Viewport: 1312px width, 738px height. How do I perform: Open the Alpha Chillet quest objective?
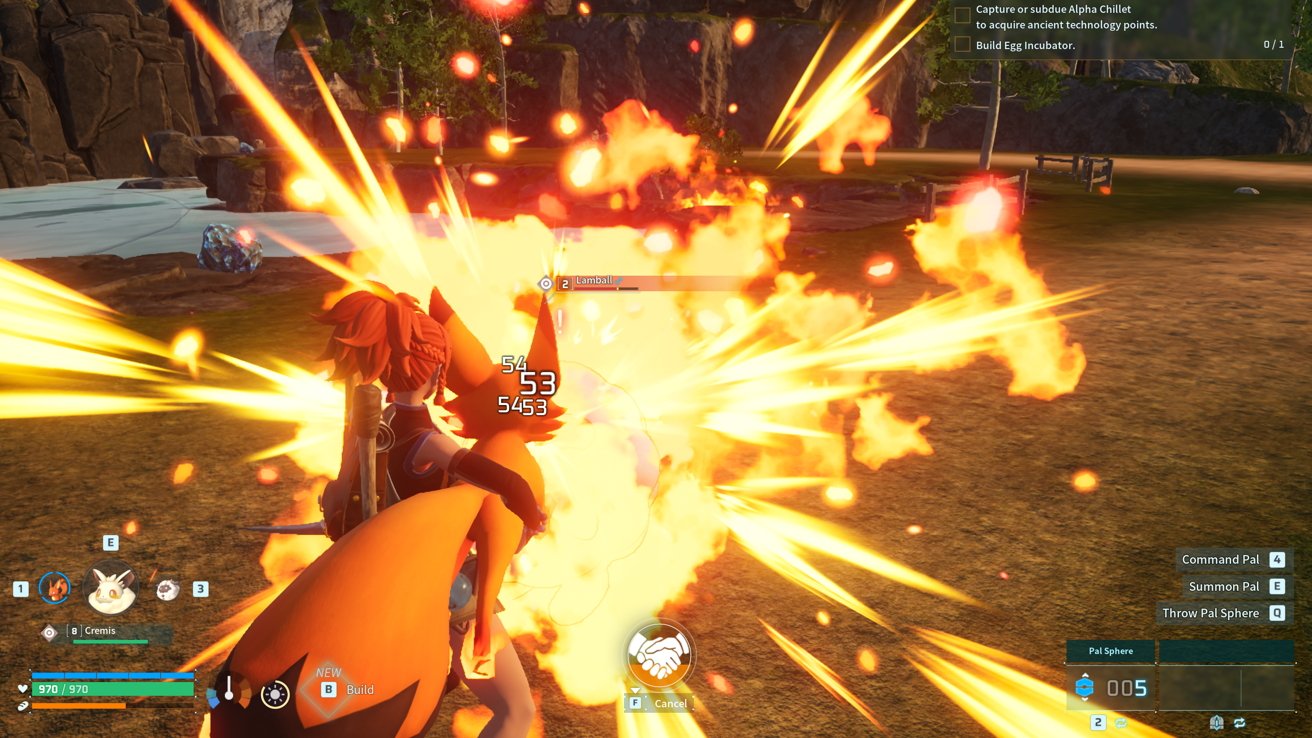(1066, 17)
